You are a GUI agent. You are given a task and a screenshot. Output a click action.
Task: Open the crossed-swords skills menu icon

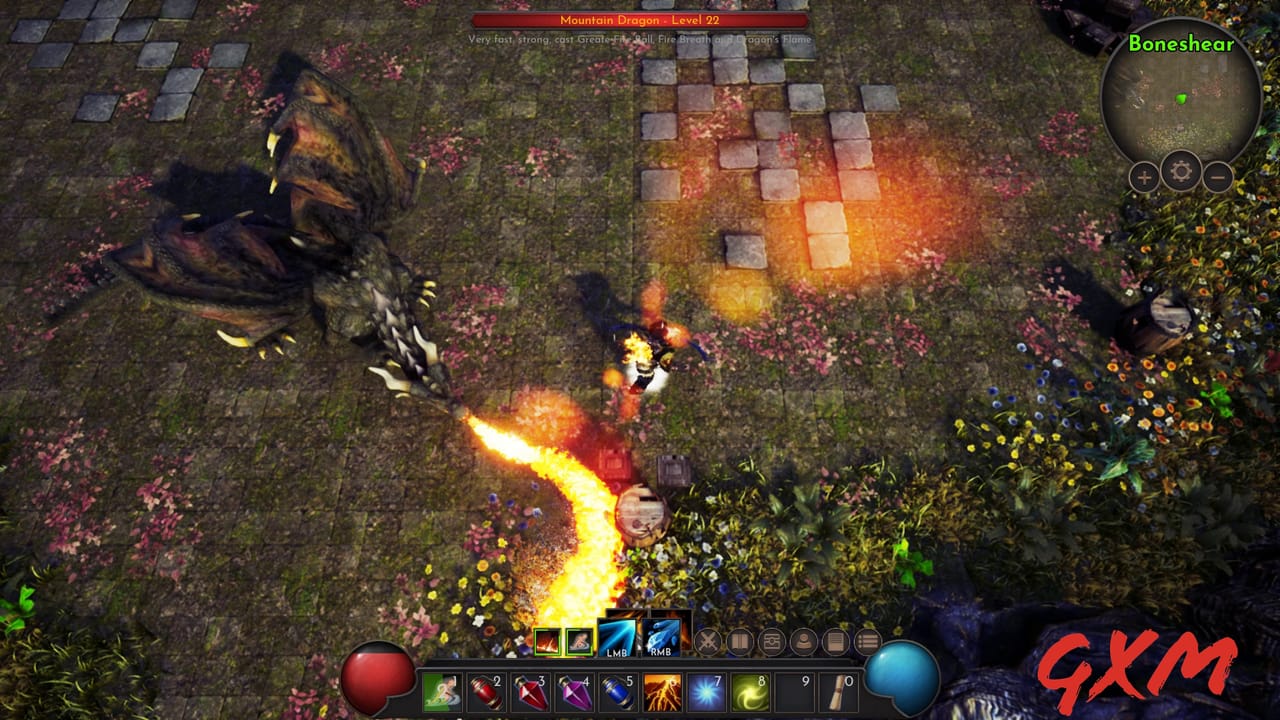coord(708,640)
